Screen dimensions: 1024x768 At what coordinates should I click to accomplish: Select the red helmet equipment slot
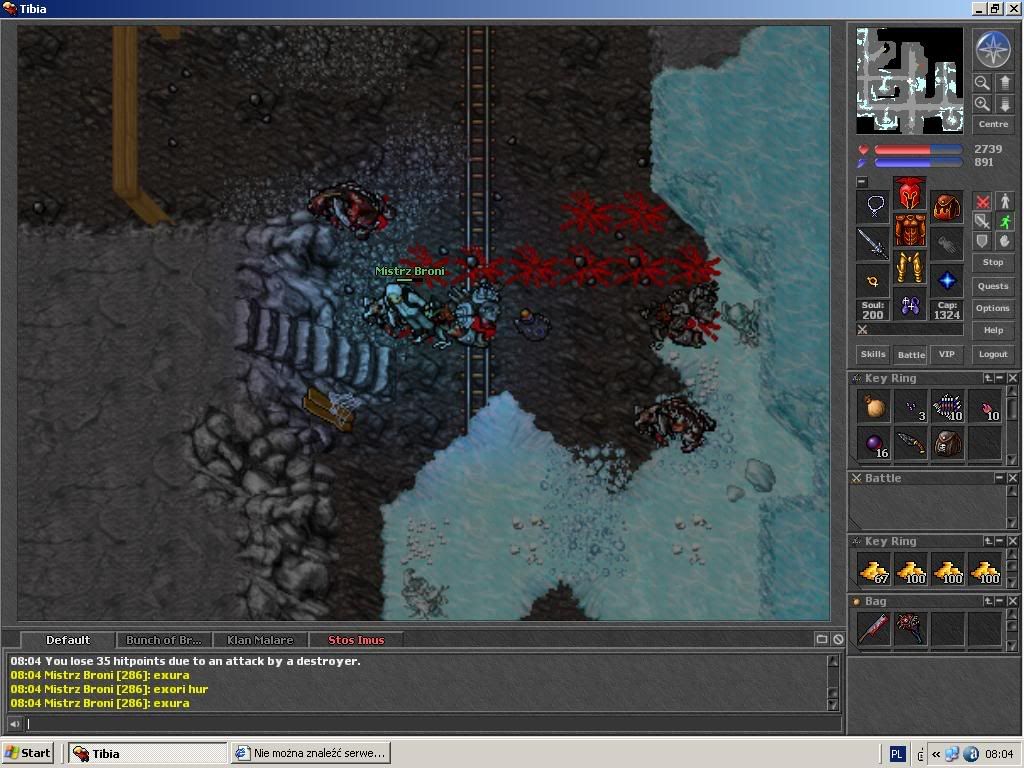tap(909, 192)
